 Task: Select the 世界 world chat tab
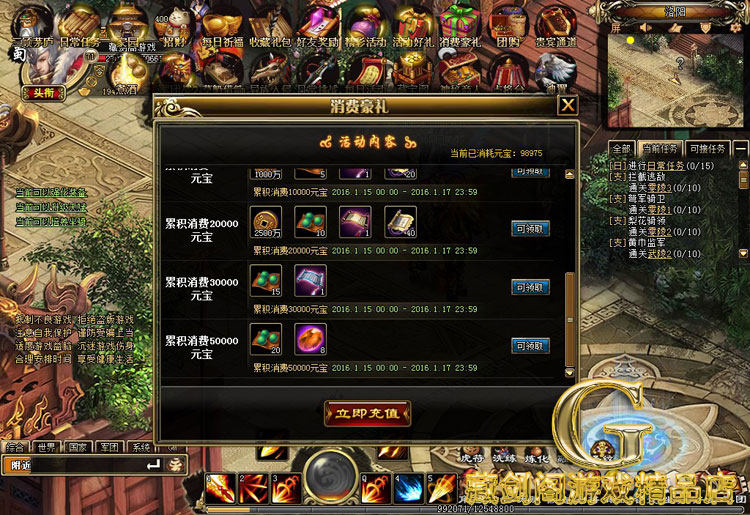(x=45, y=447)
